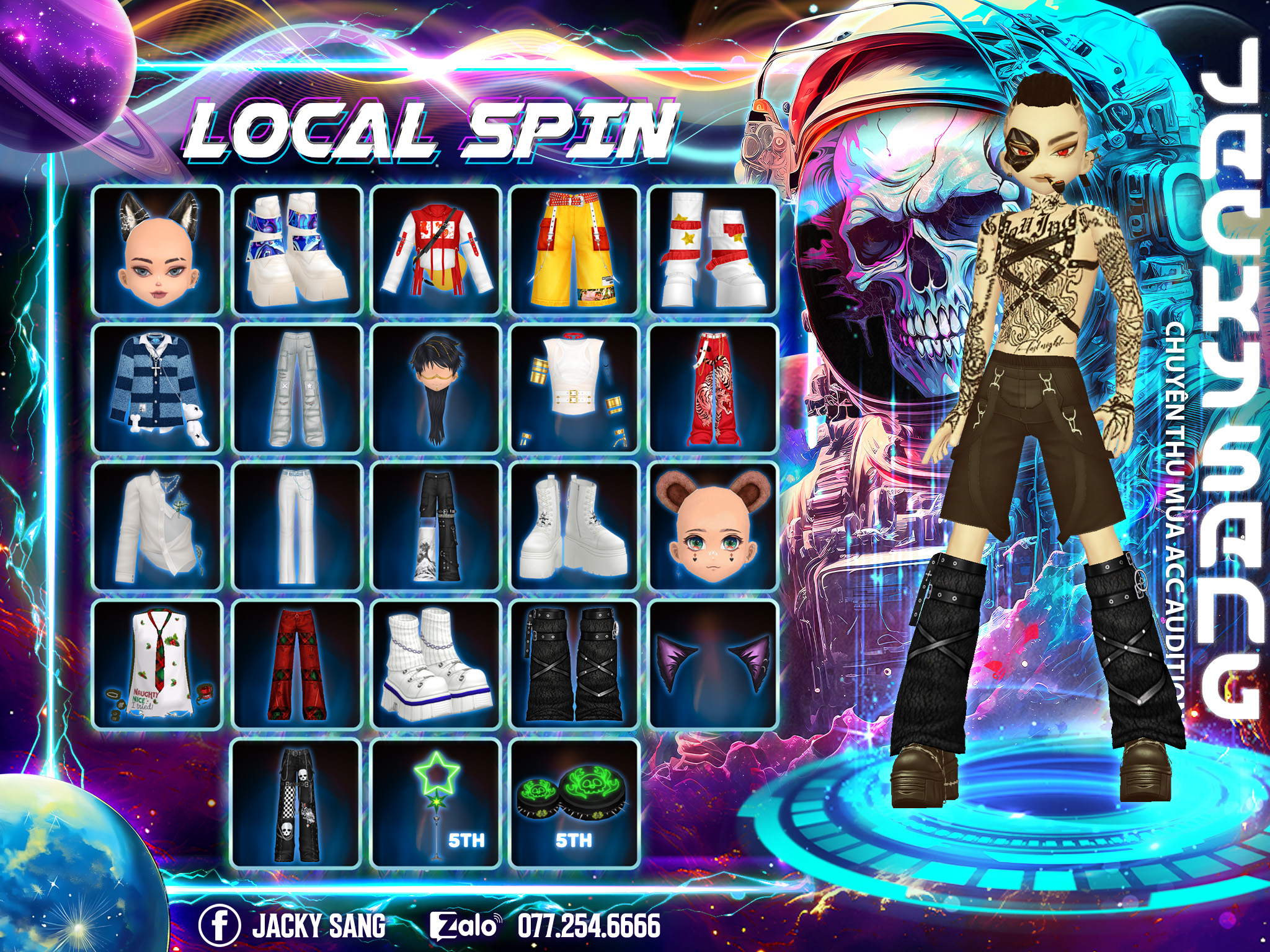Pick the yellow cargo pants tile

coord(575,250)
